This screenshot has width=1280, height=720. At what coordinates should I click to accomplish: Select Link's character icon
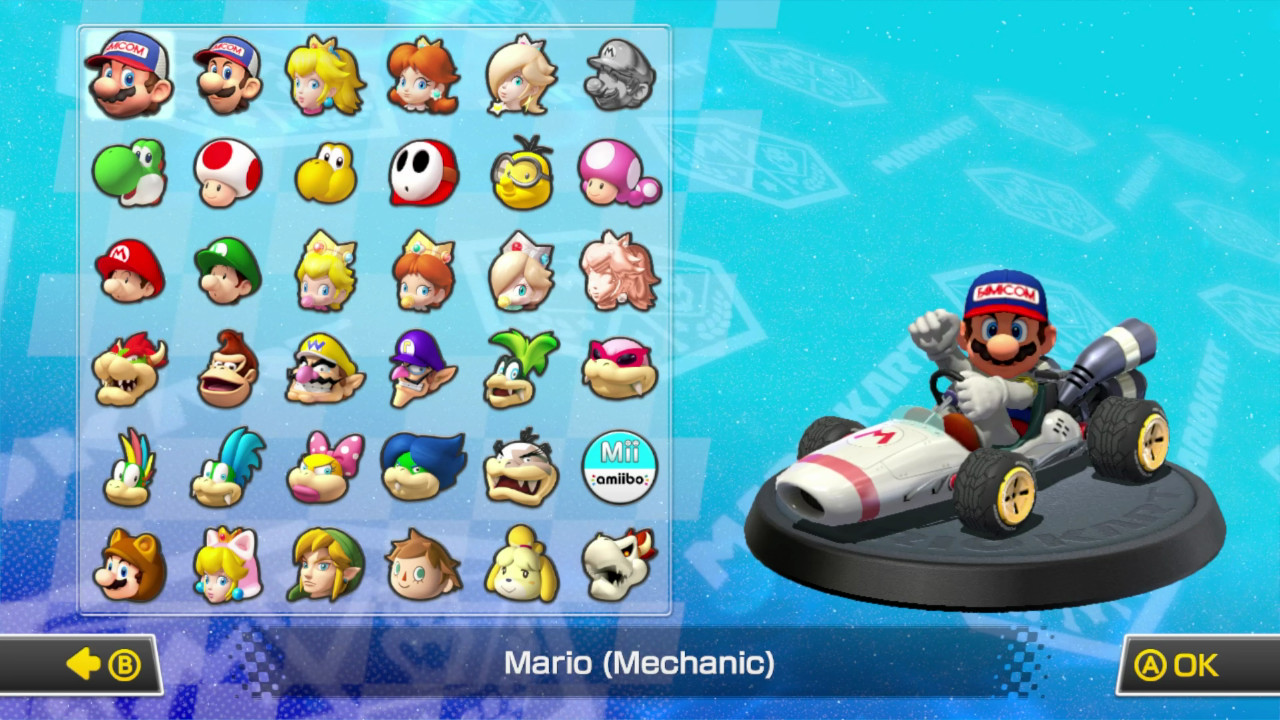coord(324,563)
